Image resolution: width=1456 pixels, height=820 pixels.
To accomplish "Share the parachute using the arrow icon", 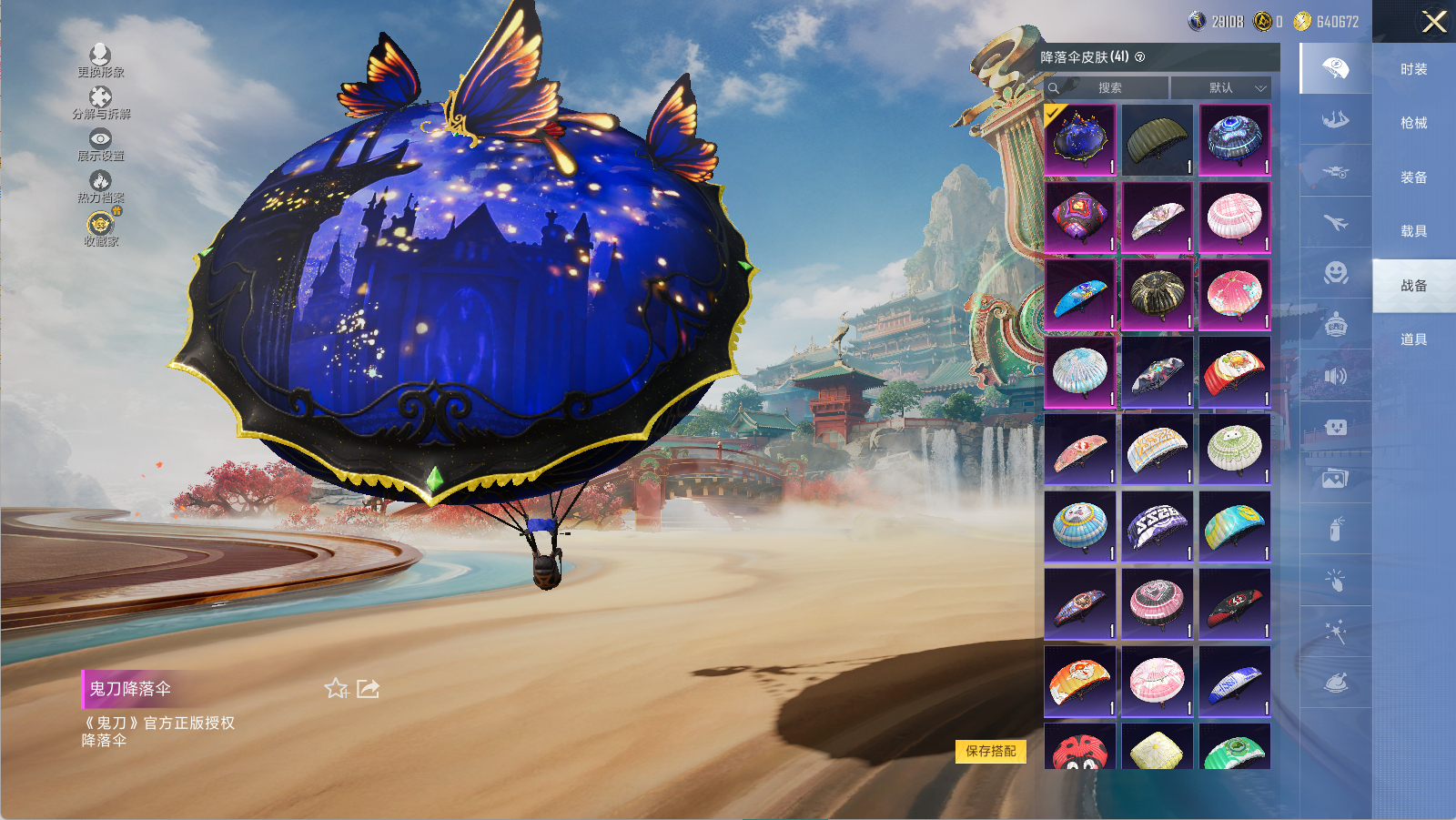I will click(369, 689).
